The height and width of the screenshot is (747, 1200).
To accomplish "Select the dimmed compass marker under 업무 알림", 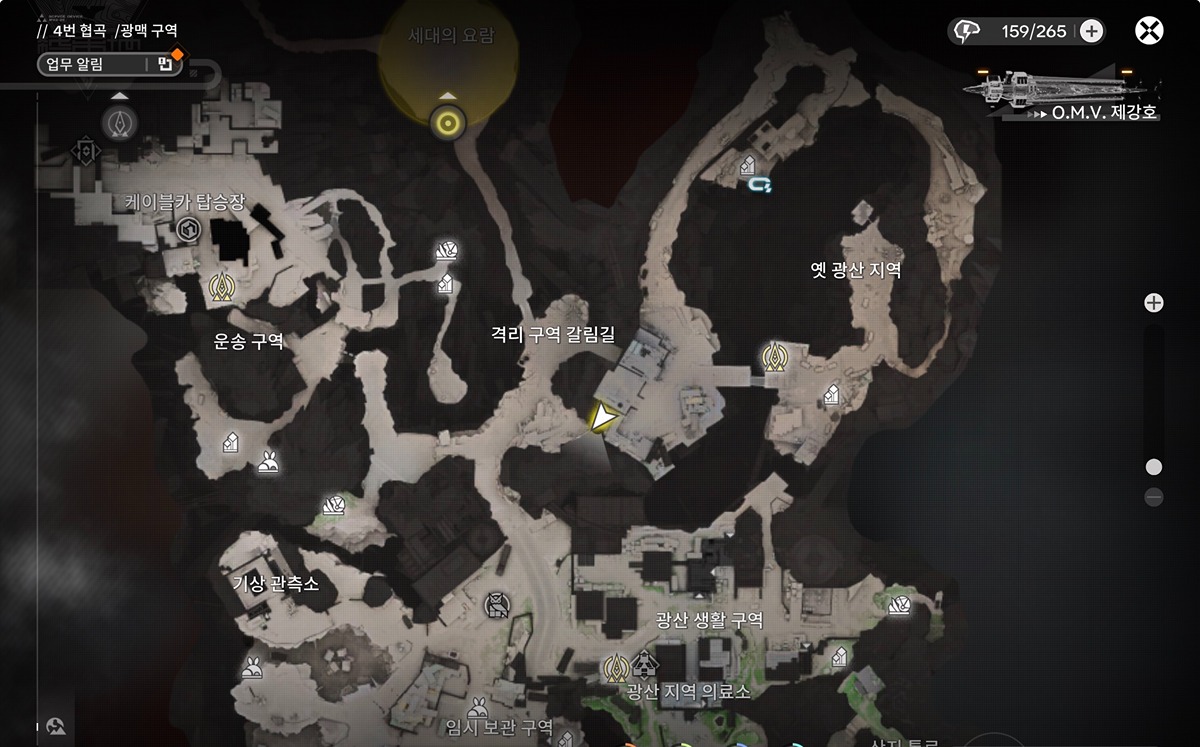I will coord(121,123).
